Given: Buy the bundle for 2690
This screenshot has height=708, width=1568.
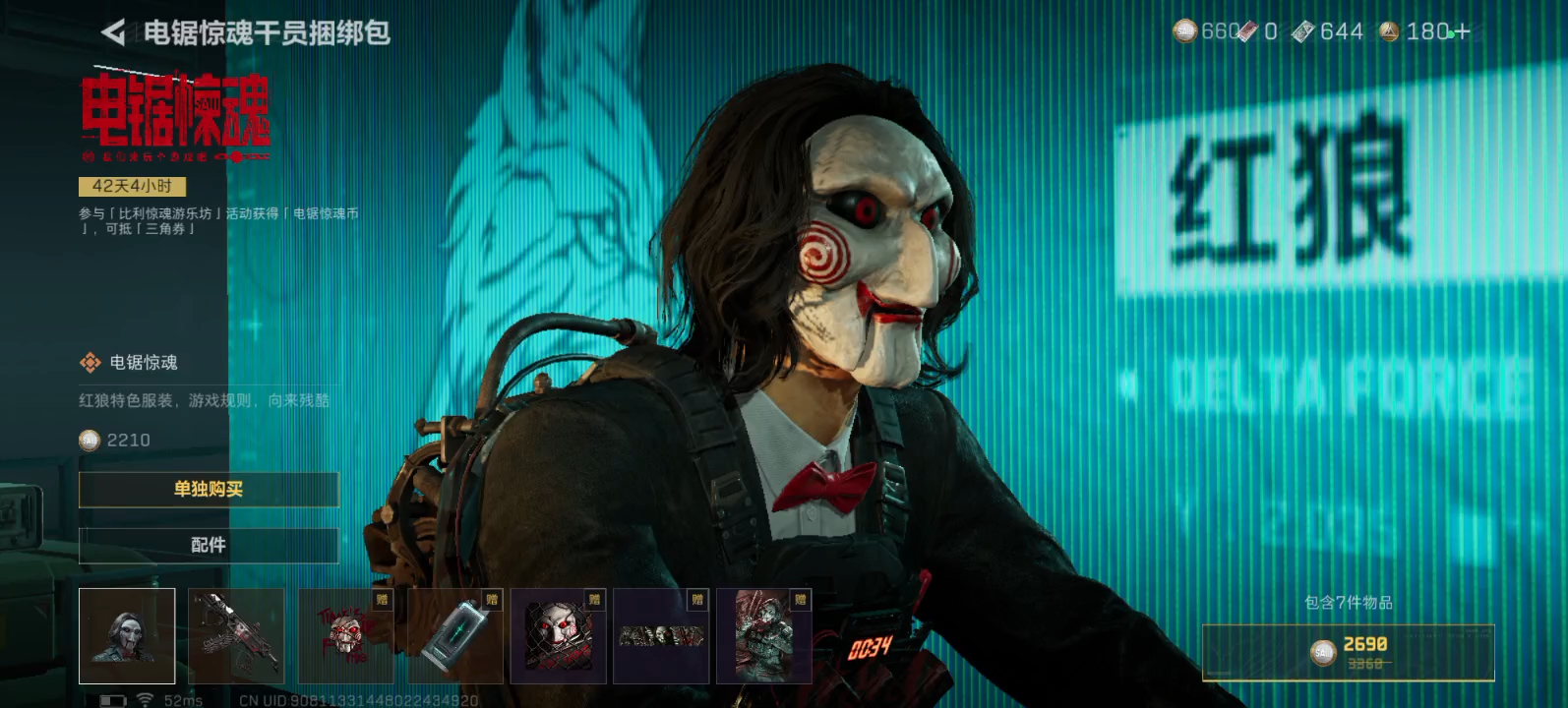Looking at the screenshot, I should point(1348,652).
